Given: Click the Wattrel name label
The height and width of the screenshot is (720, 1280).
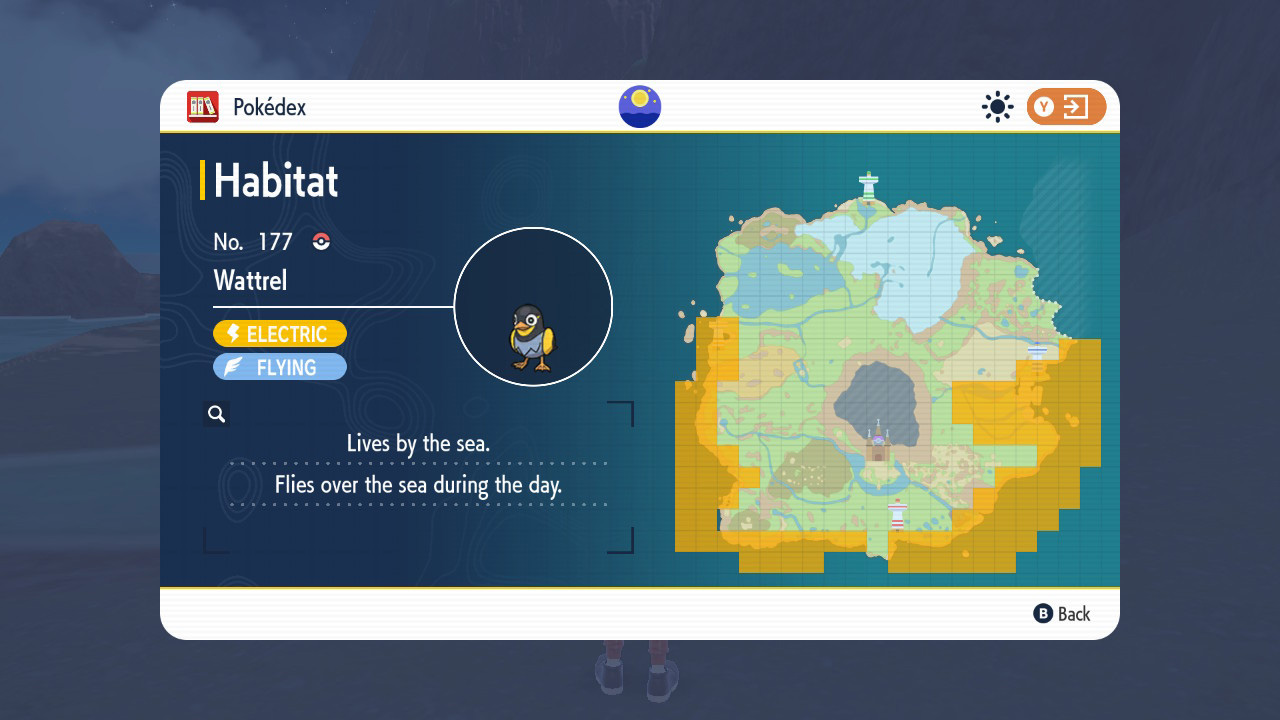Looking at the screenshot, I should click(x=249, y=280).
